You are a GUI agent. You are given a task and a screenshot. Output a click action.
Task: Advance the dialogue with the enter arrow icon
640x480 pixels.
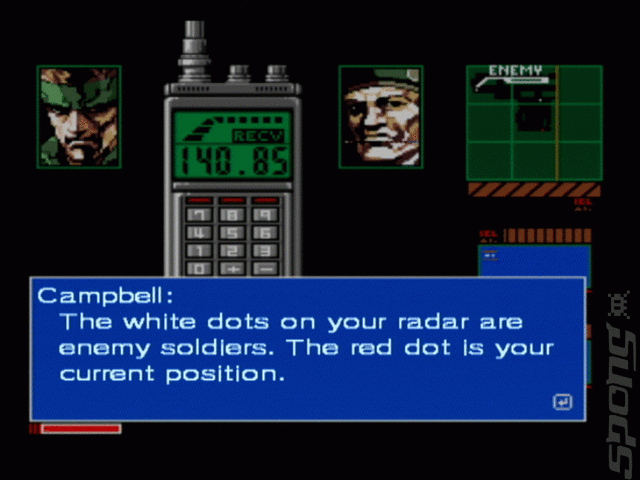[x=562, y=402]
